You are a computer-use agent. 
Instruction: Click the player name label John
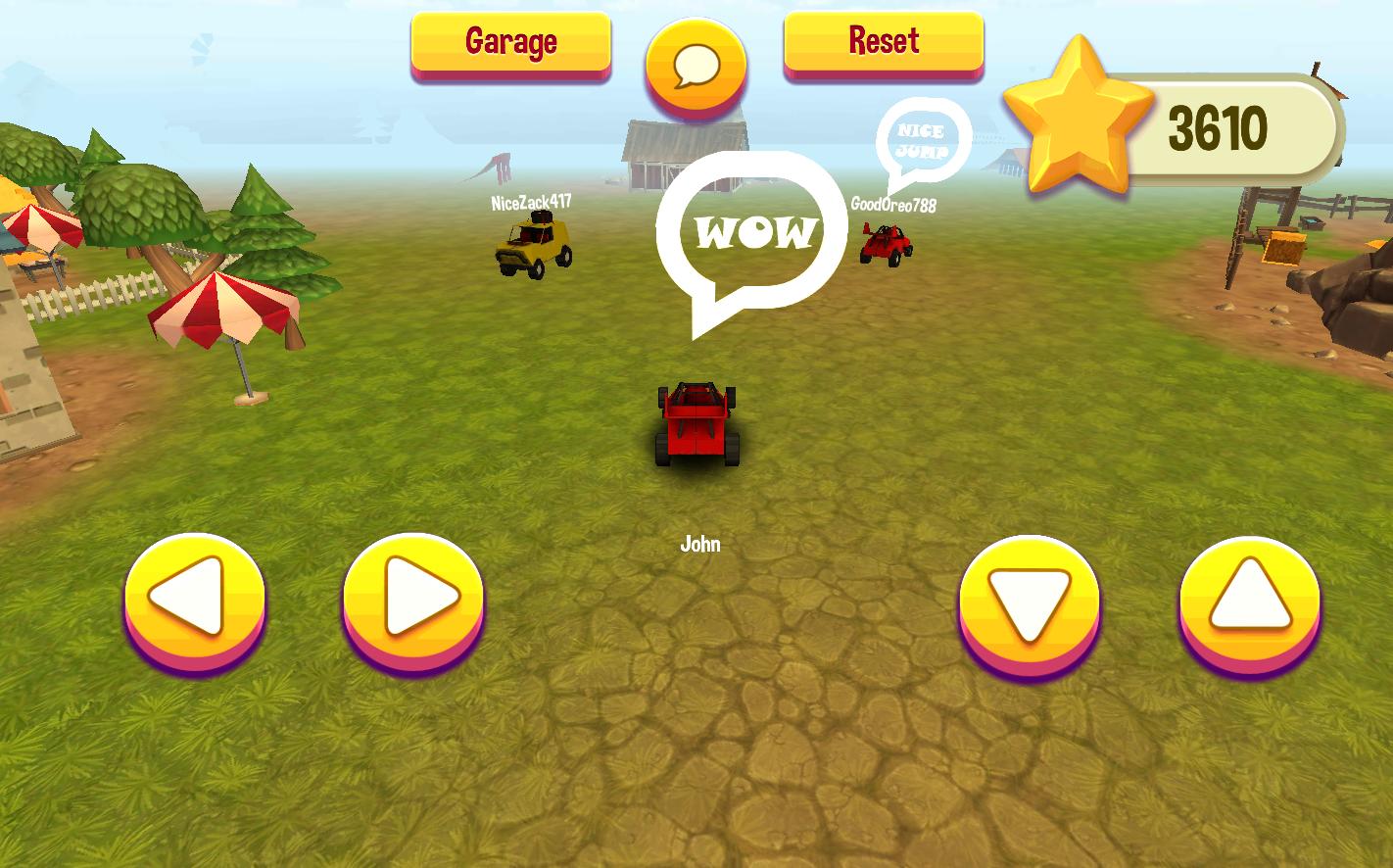699,543
